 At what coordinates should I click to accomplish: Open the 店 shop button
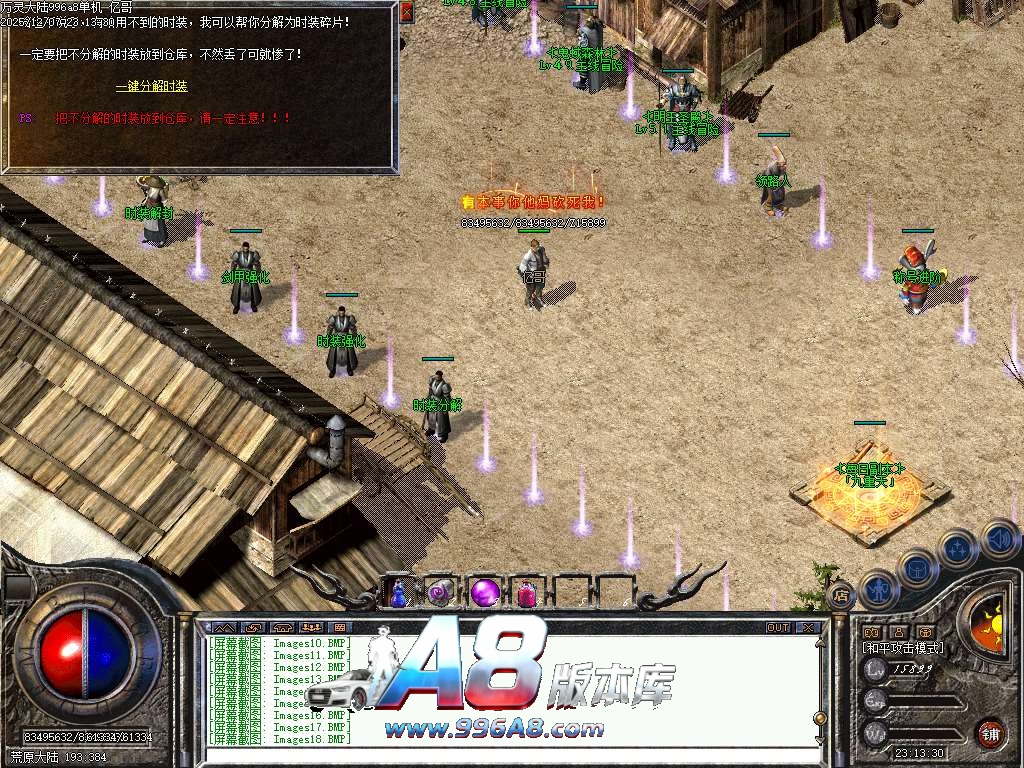[x=841, y=597]
